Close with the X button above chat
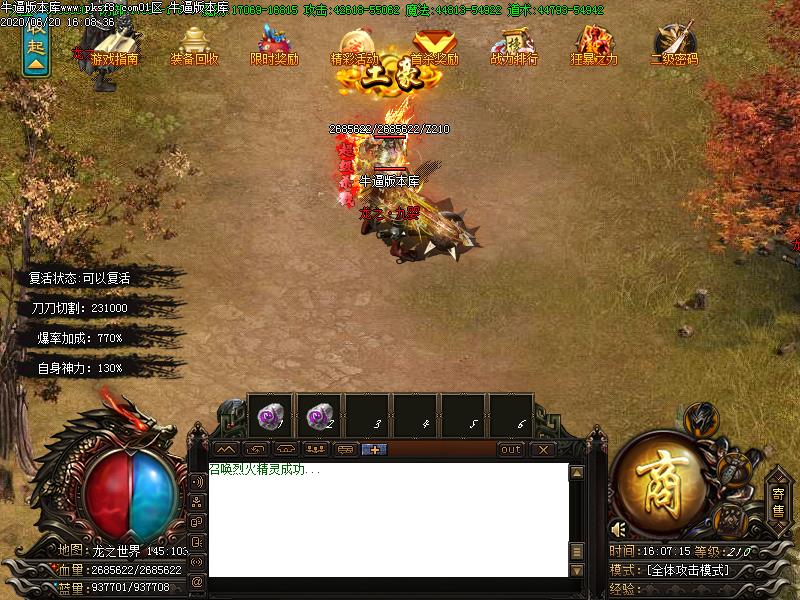 click(x=542, y=450)
